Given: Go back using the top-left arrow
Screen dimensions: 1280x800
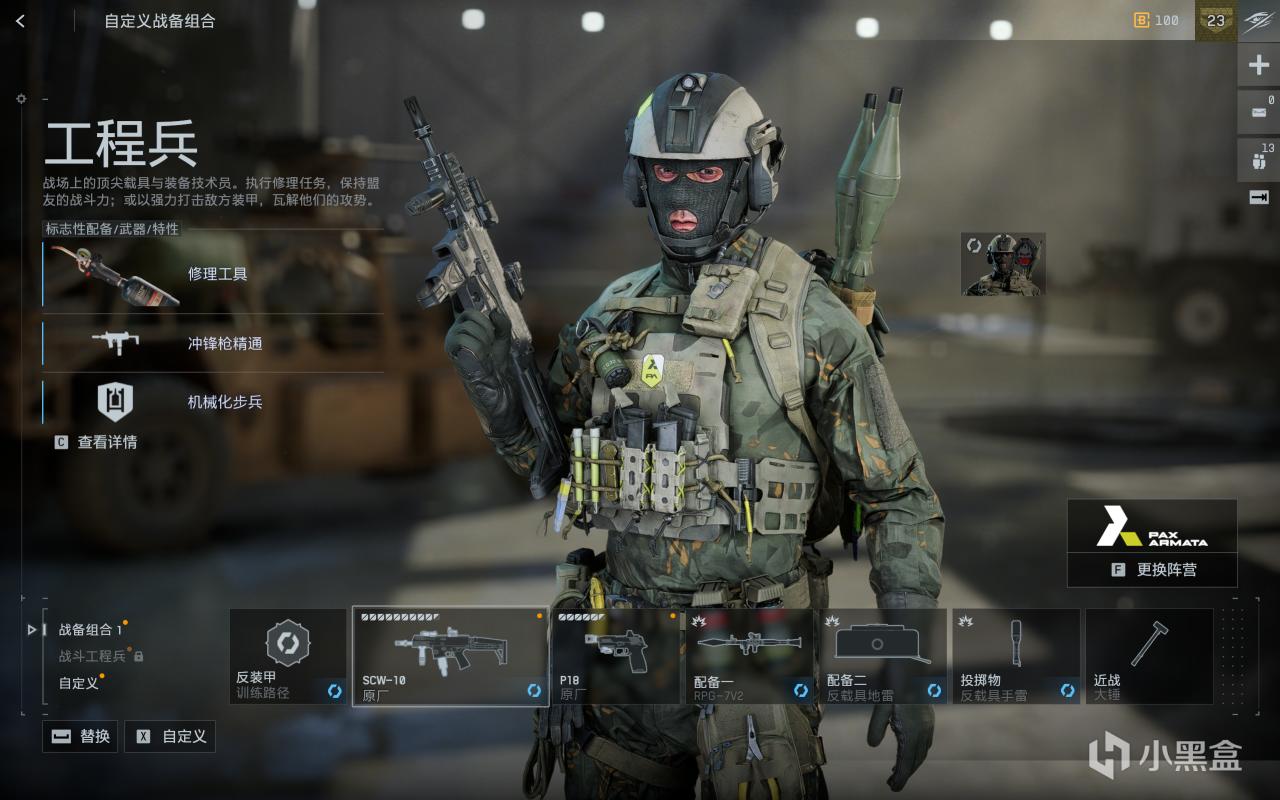Looking at the screenshot, I should coord(20,21).
